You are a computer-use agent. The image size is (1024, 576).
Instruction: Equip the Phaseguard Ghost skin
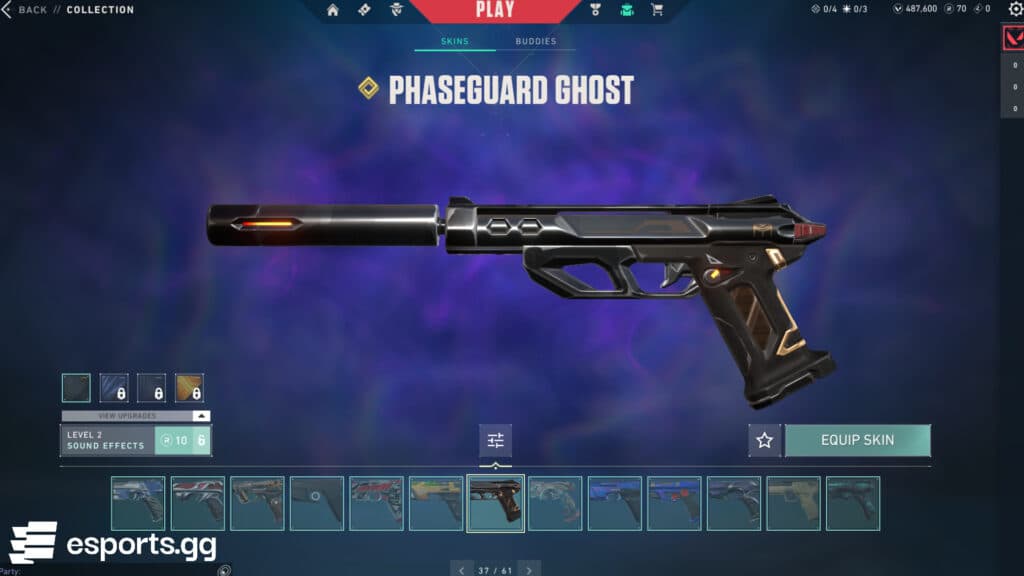click(x=857, y=440)
